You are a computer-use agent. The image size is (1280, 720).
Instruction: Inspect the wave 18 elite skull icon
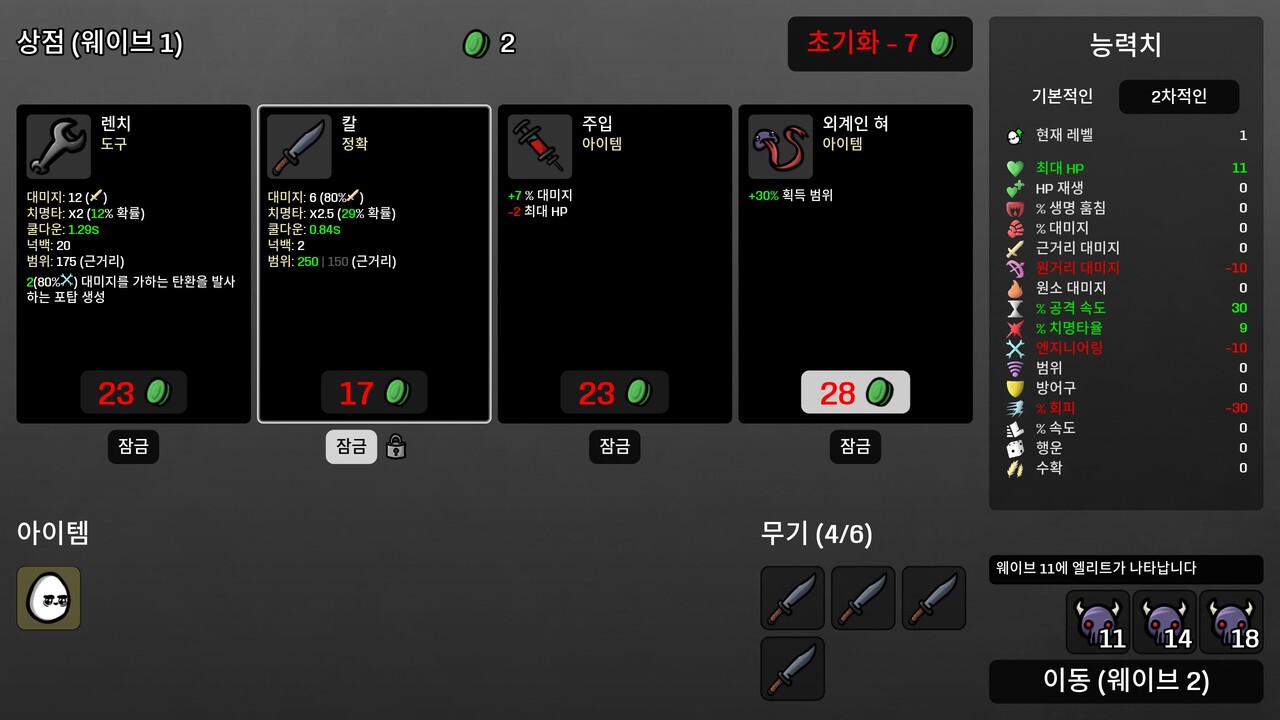pos(1231,622)
